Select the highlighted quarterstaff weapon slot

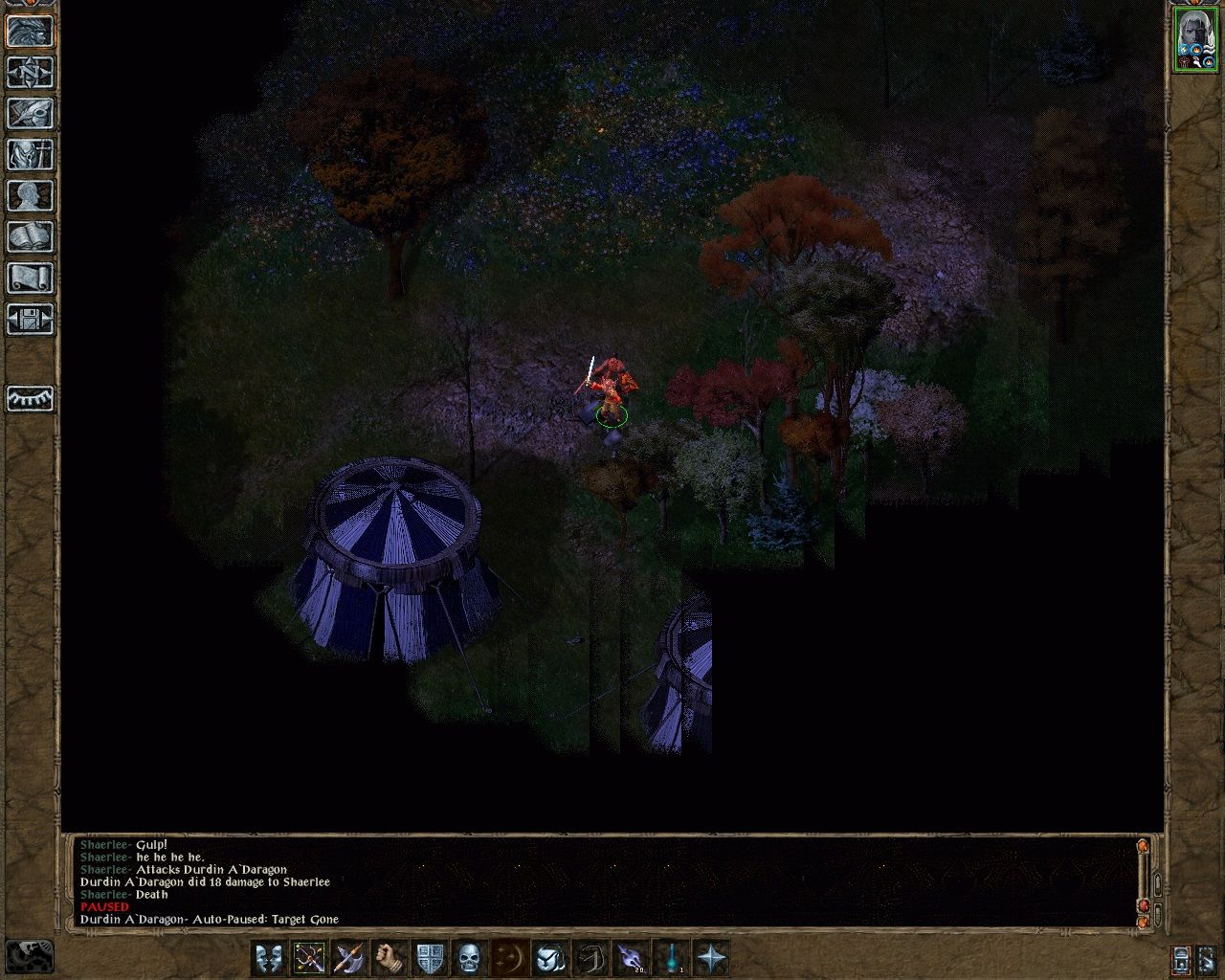310,957
